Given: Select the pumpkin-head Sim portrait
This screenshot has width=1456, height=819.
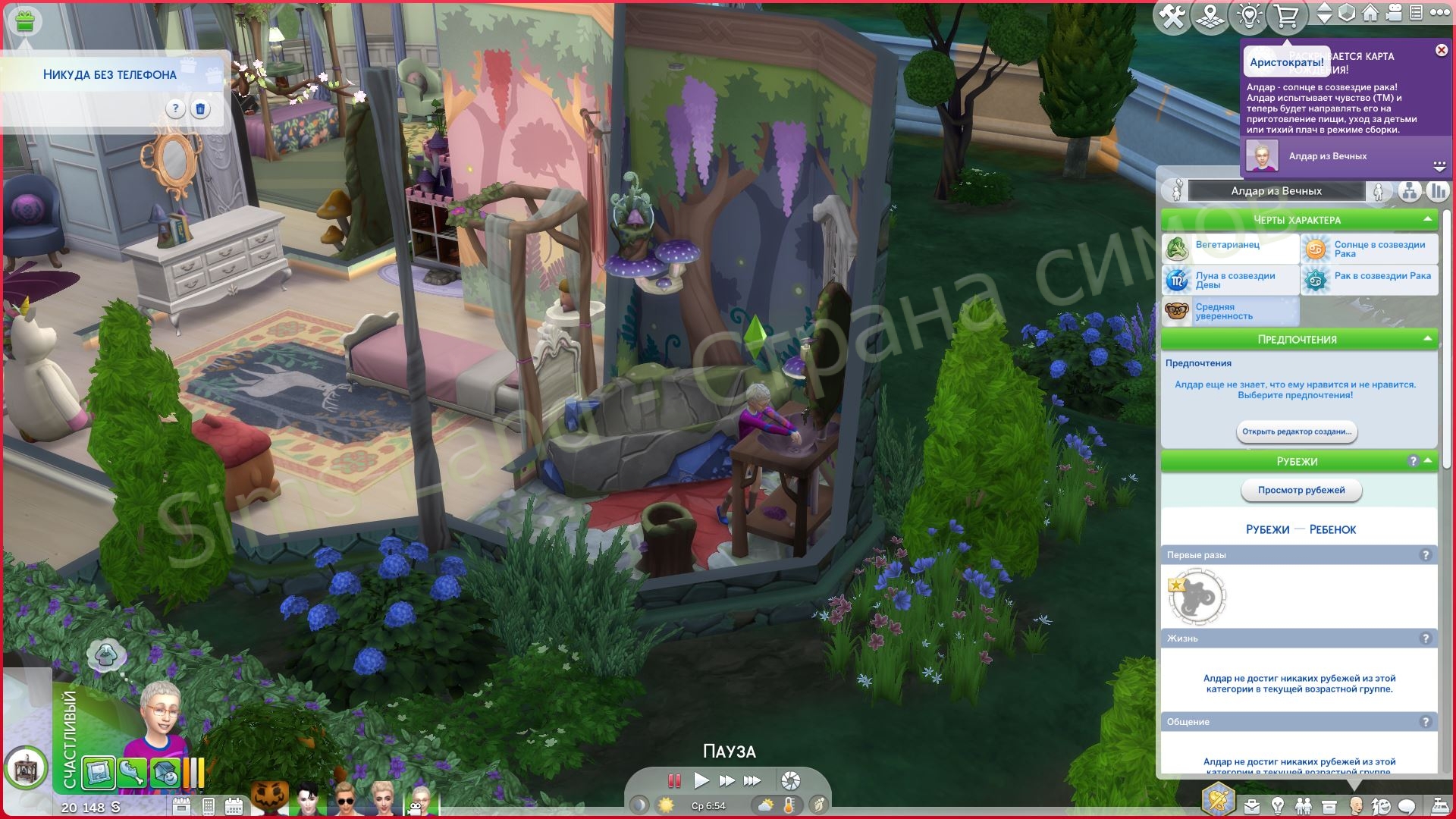Looking at the screenshot, I should tap(269, 800).
